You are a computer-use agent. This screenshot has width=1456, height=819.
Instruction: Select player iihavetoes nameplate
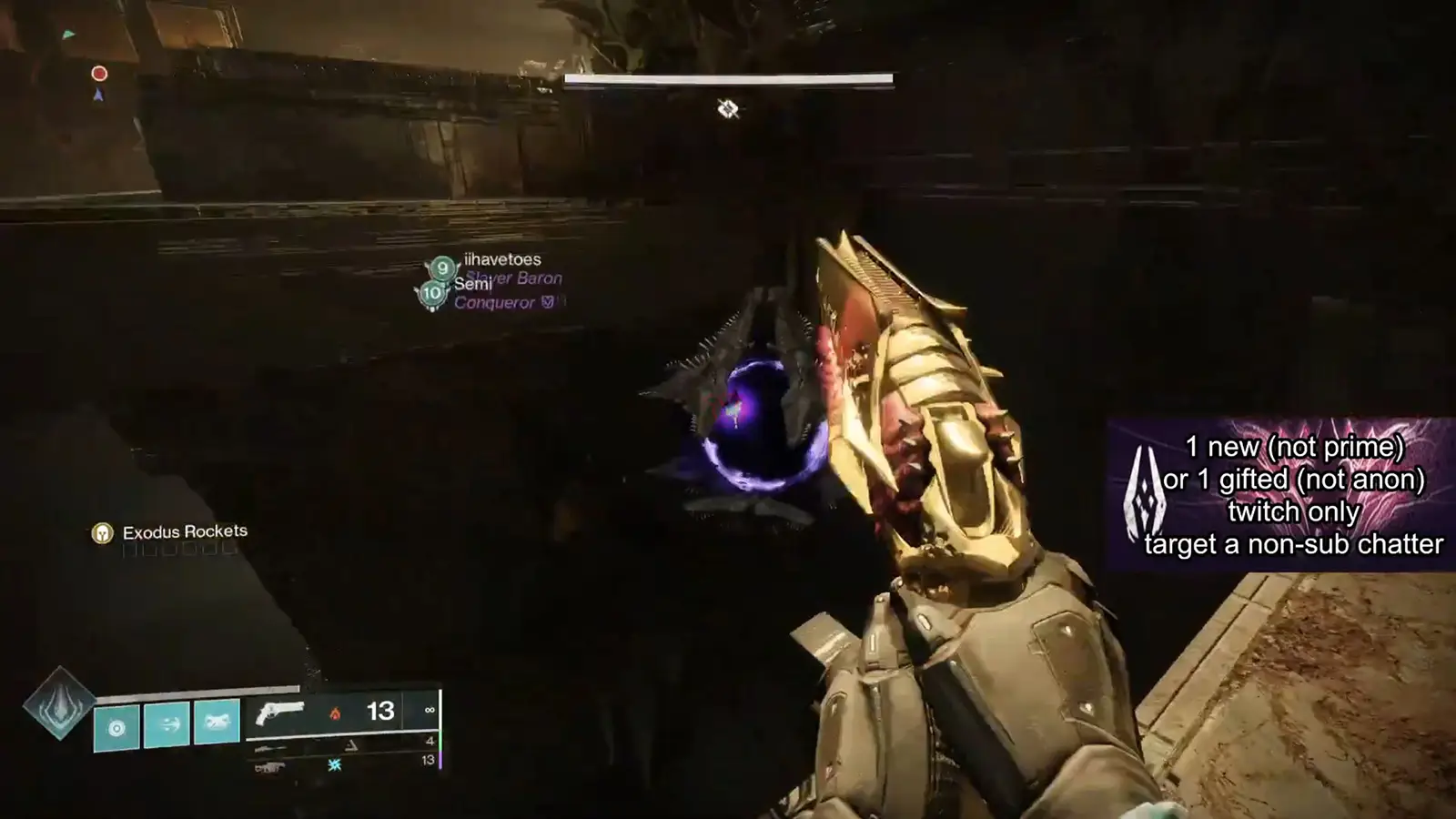pyautogui.click(x=501, y=260)
